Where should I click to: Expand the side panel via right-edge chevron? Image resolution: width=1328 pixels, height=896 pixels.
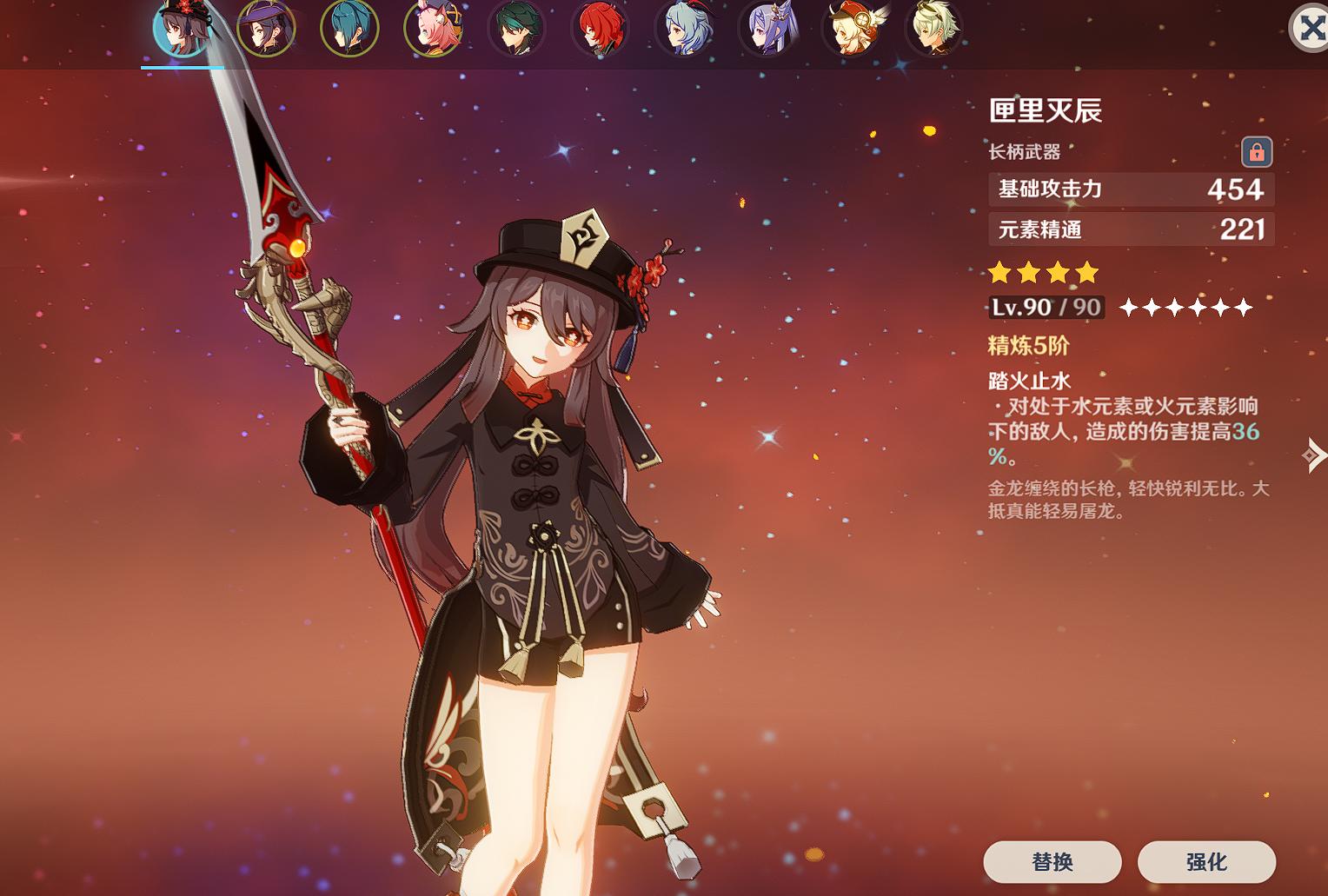(1317, 456)
